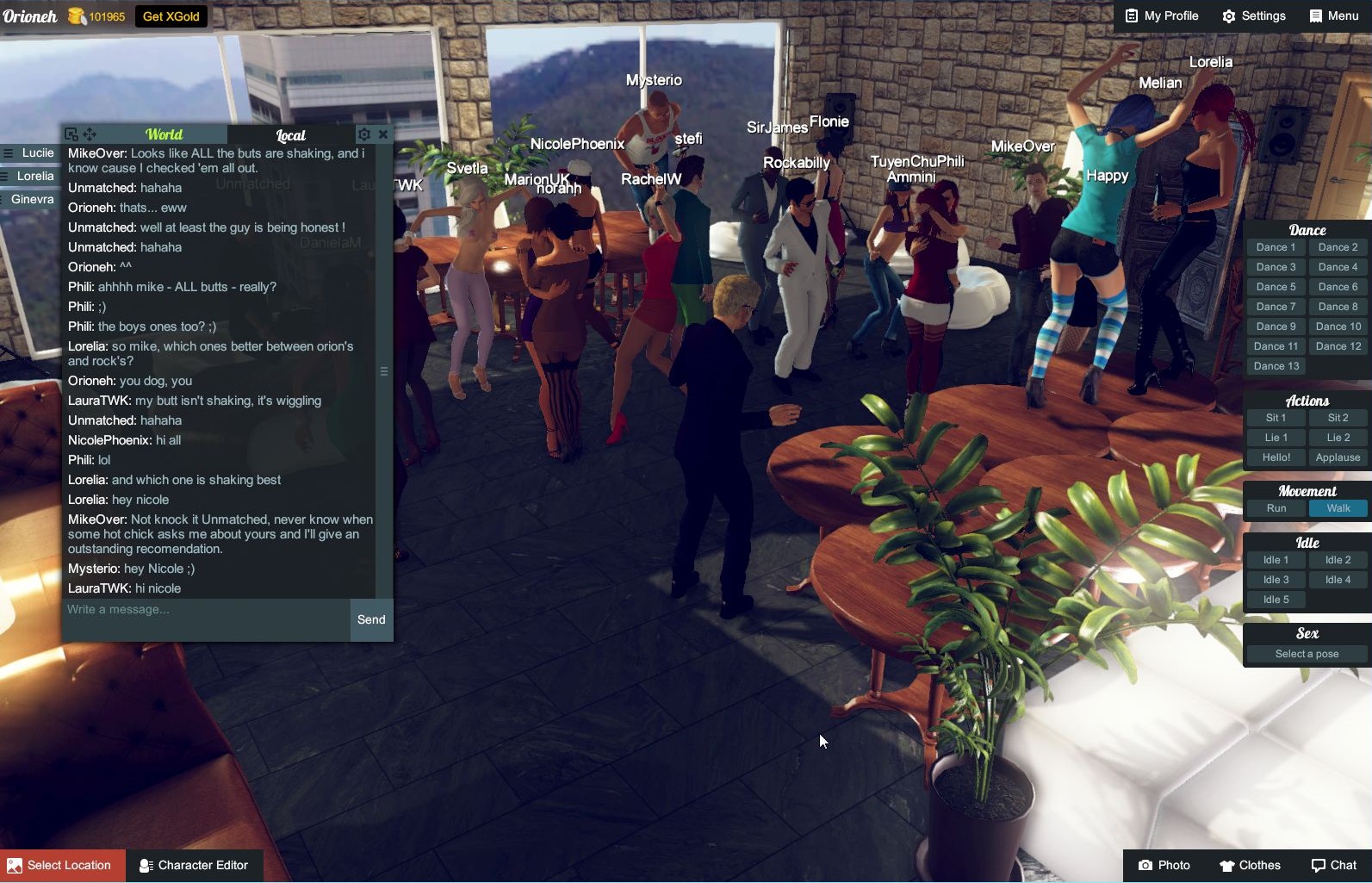
Task: Send the chat message
Action: click(x=370, y=619)
